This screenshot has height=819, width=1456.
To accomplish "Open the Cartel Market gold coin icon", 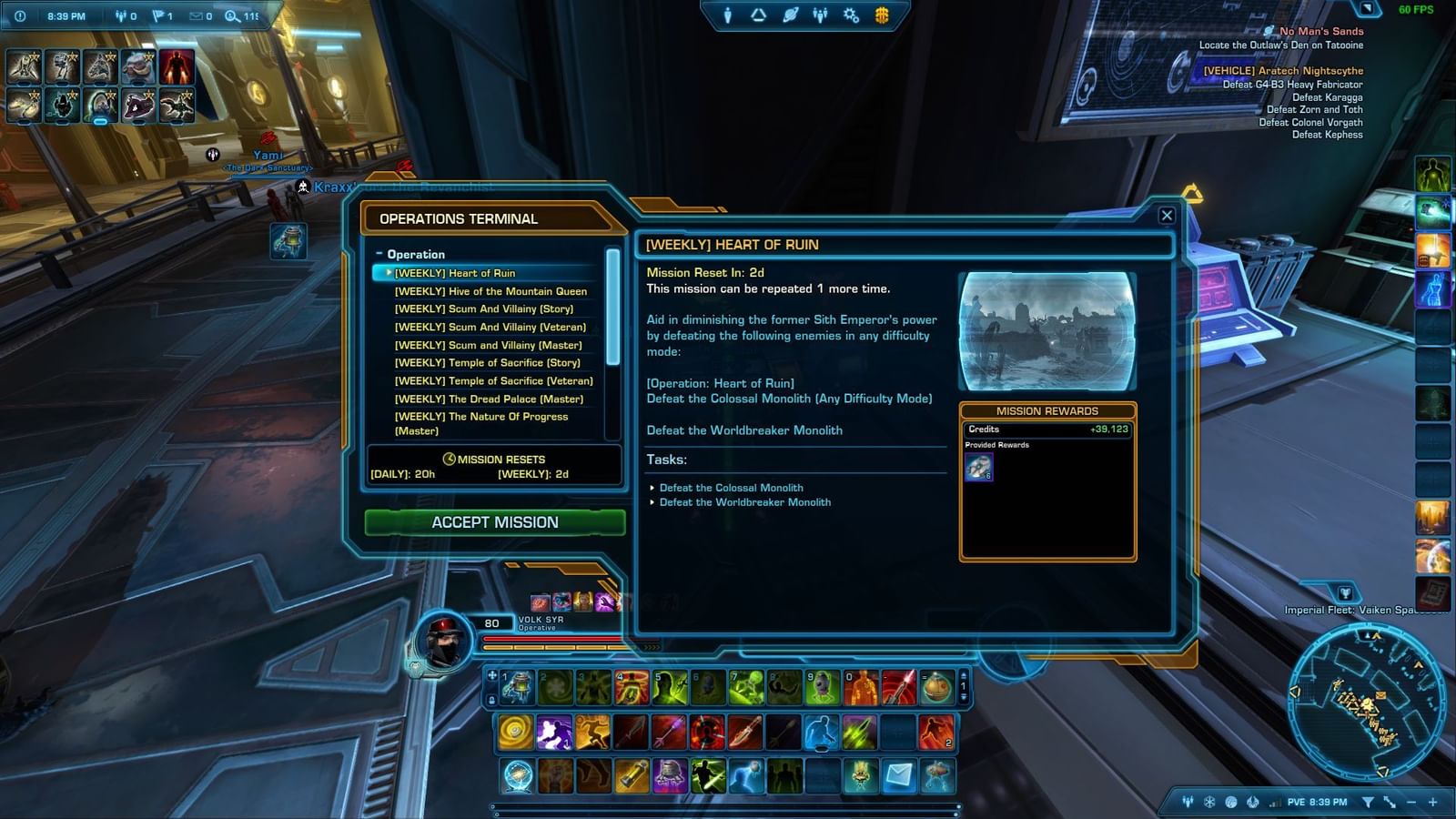I will click(881, 14).
